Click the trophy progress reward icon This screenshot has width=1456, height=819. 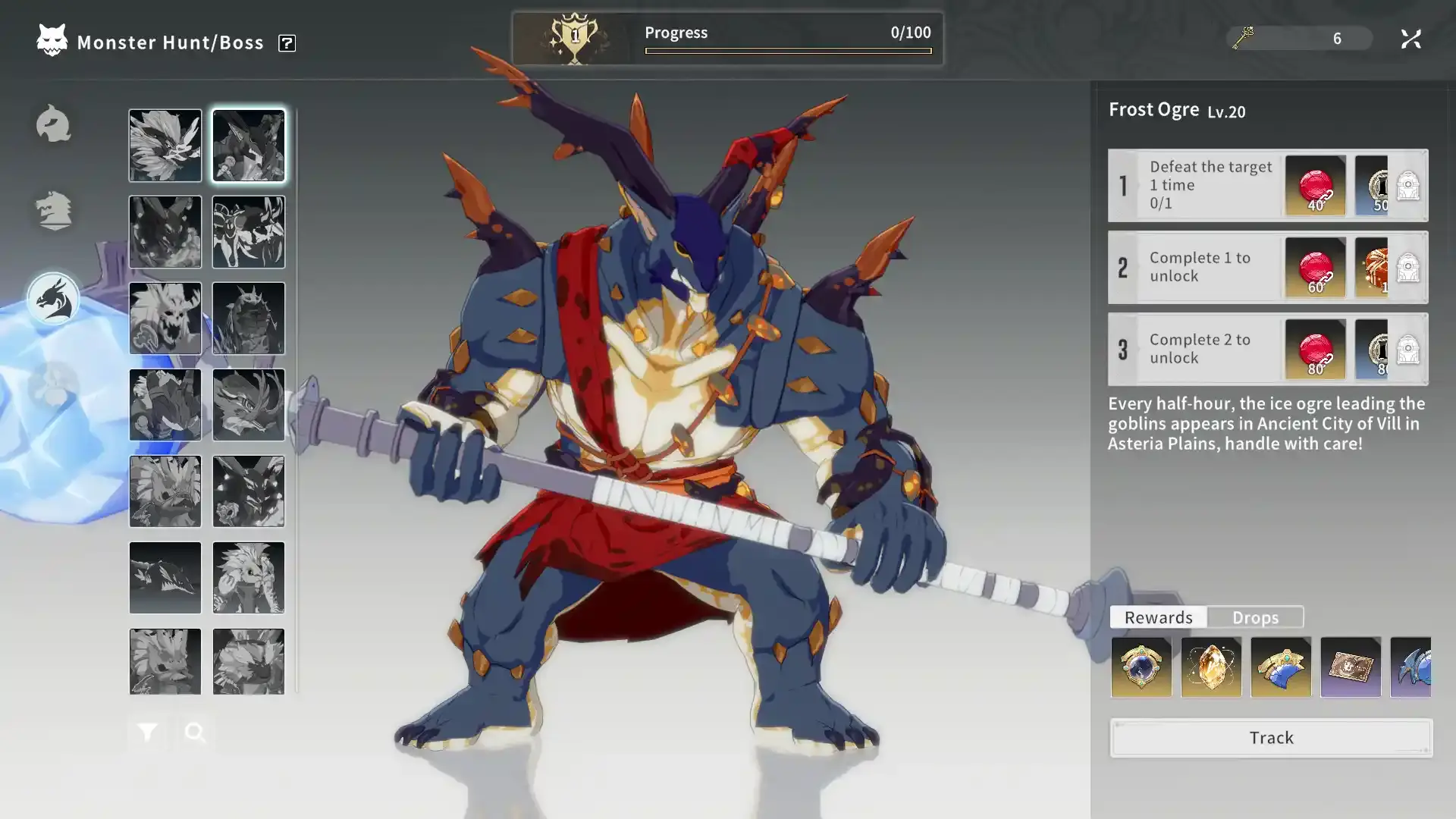(574, 39)
